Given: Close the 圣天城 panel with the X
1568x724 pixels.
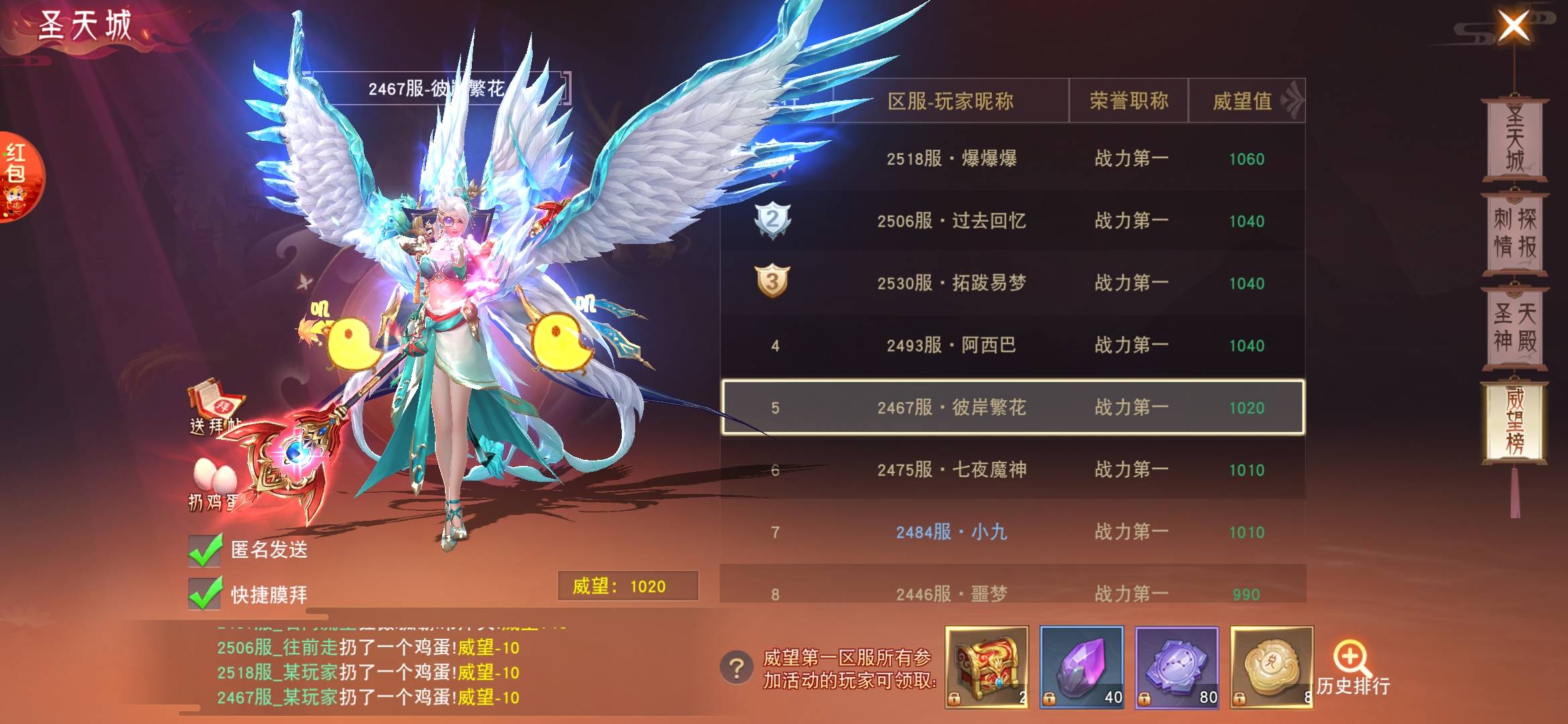Looking at the screenshot, I should coord(1513,27).
